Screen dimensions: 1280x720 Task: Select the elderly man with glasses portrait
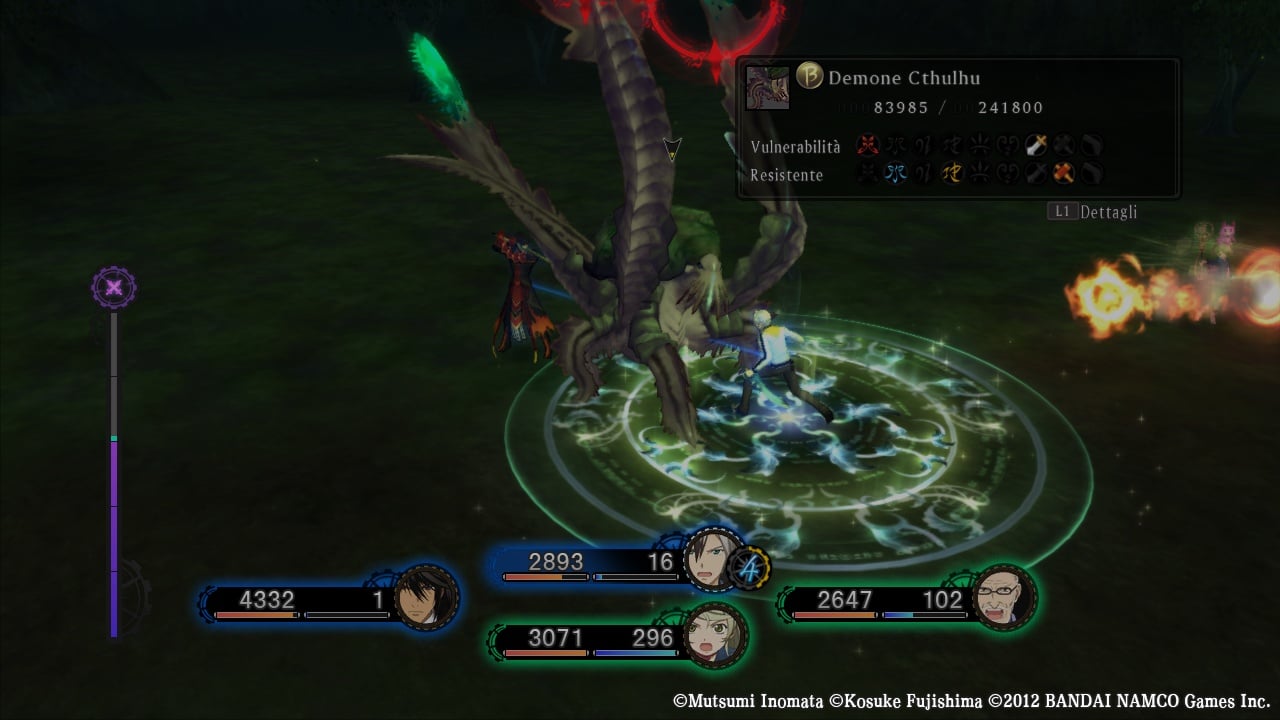pyautogui.click(x=1003, y=598)
